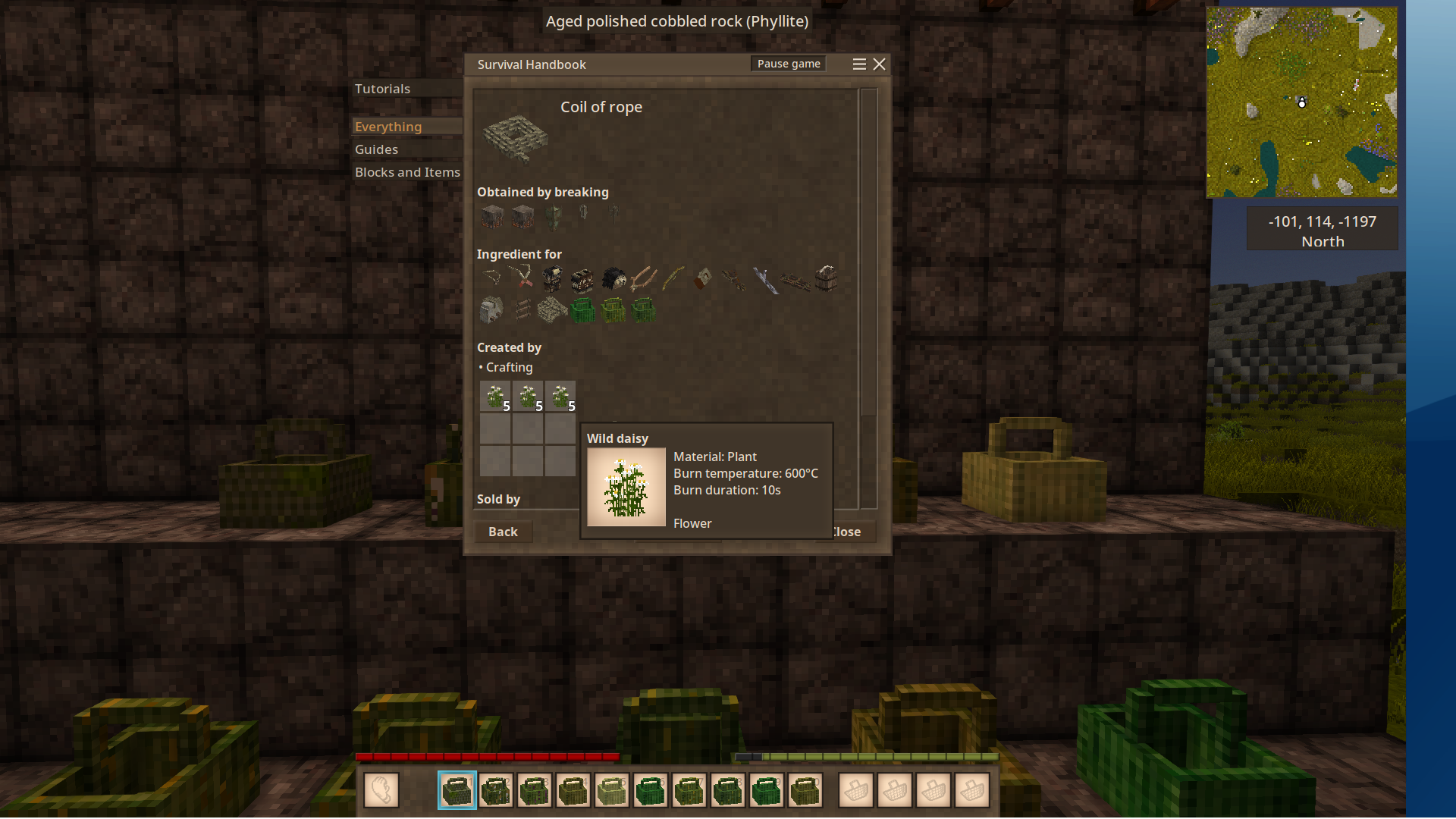
Task: Open the handbook hamburger menu
Action: [858, 64]
